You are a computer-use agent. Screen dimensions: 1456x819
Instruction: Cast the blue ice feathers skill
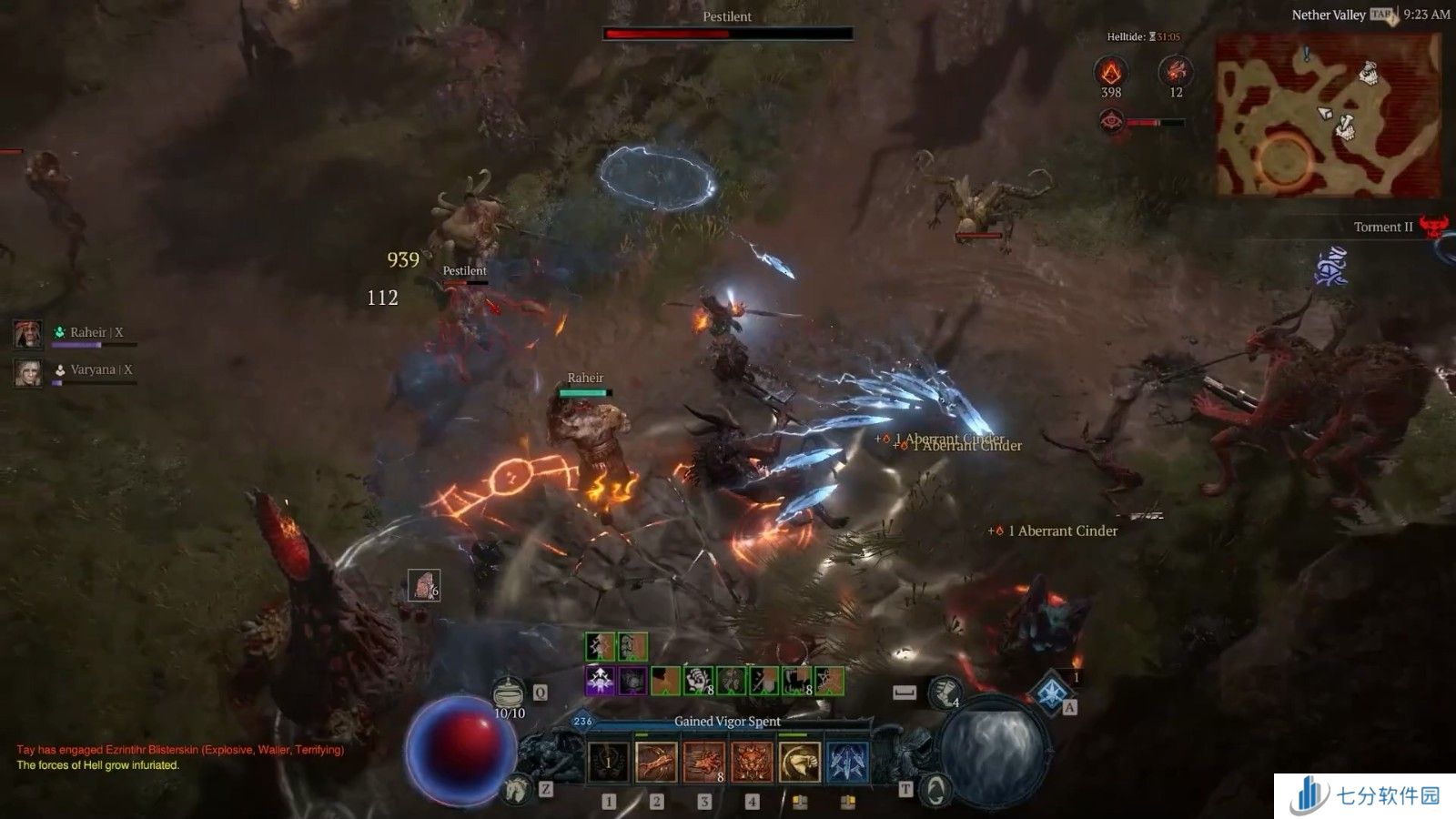click(x=847, y=762)
